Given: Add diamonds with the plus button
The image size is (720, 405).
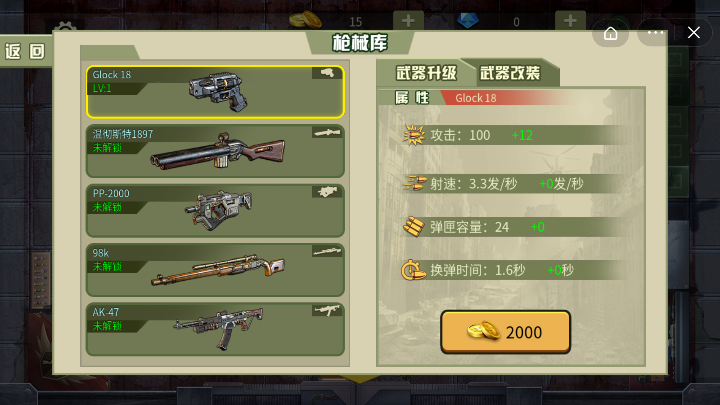Looking at the screenshot, I should (570, 21).
